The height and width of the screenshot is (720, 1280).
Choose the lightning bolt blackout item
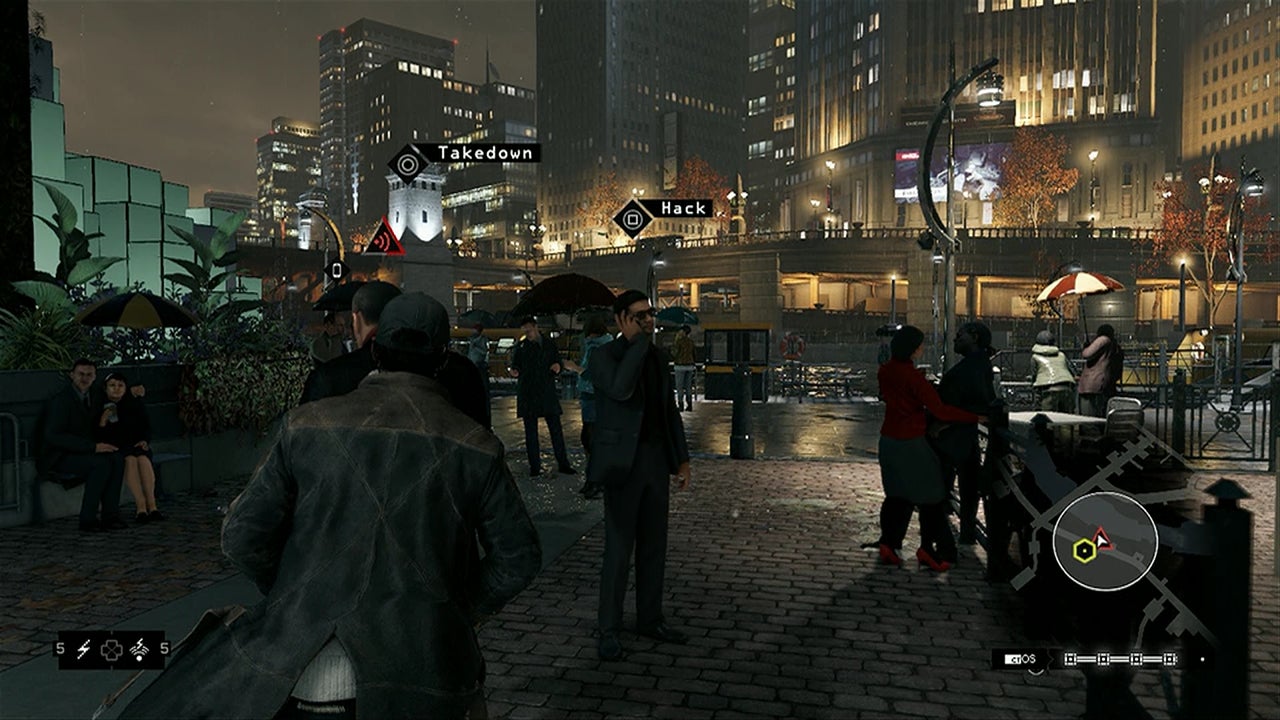coord(84,649)
